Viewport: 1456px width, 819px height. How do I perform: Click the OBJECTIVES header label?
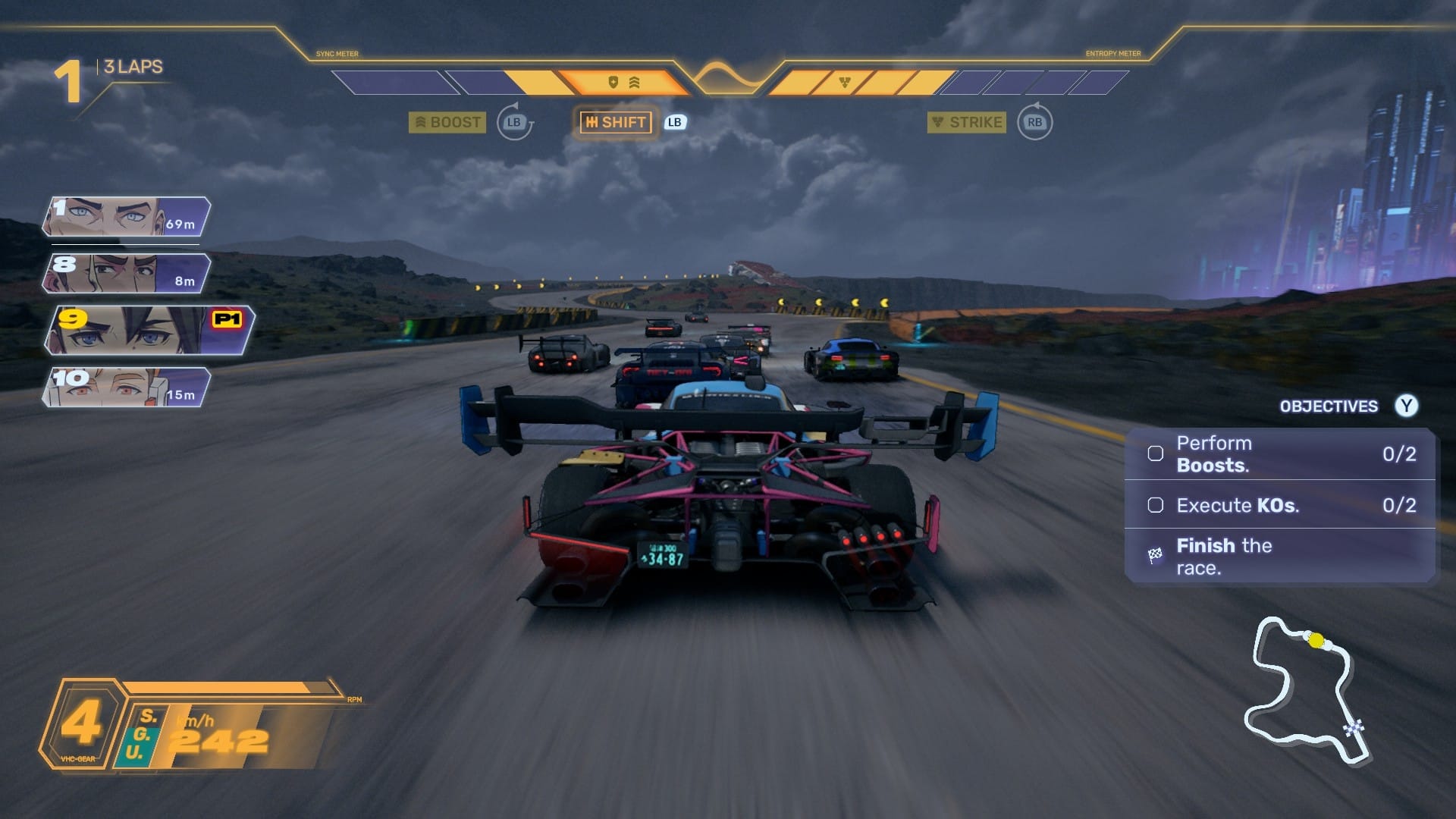pyautogui.click(x=1328, y=406)
